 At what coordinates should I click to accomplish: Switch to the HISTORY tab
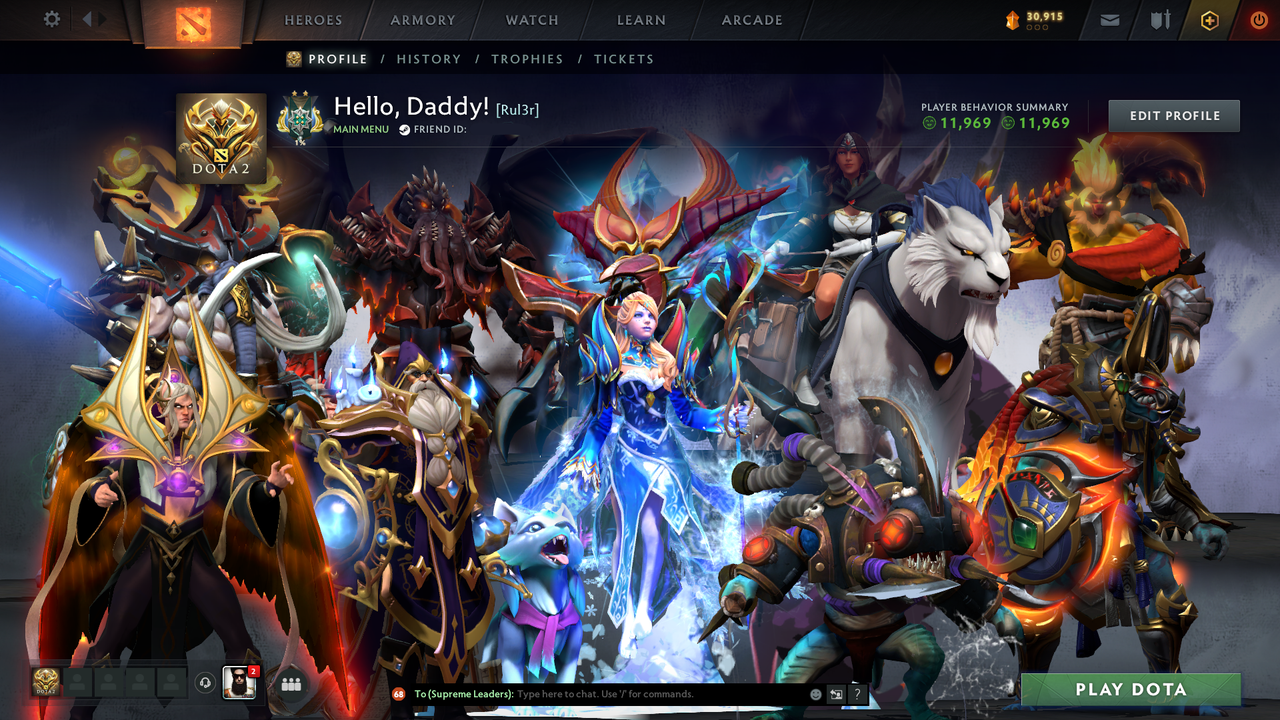[x=428, y=59]
